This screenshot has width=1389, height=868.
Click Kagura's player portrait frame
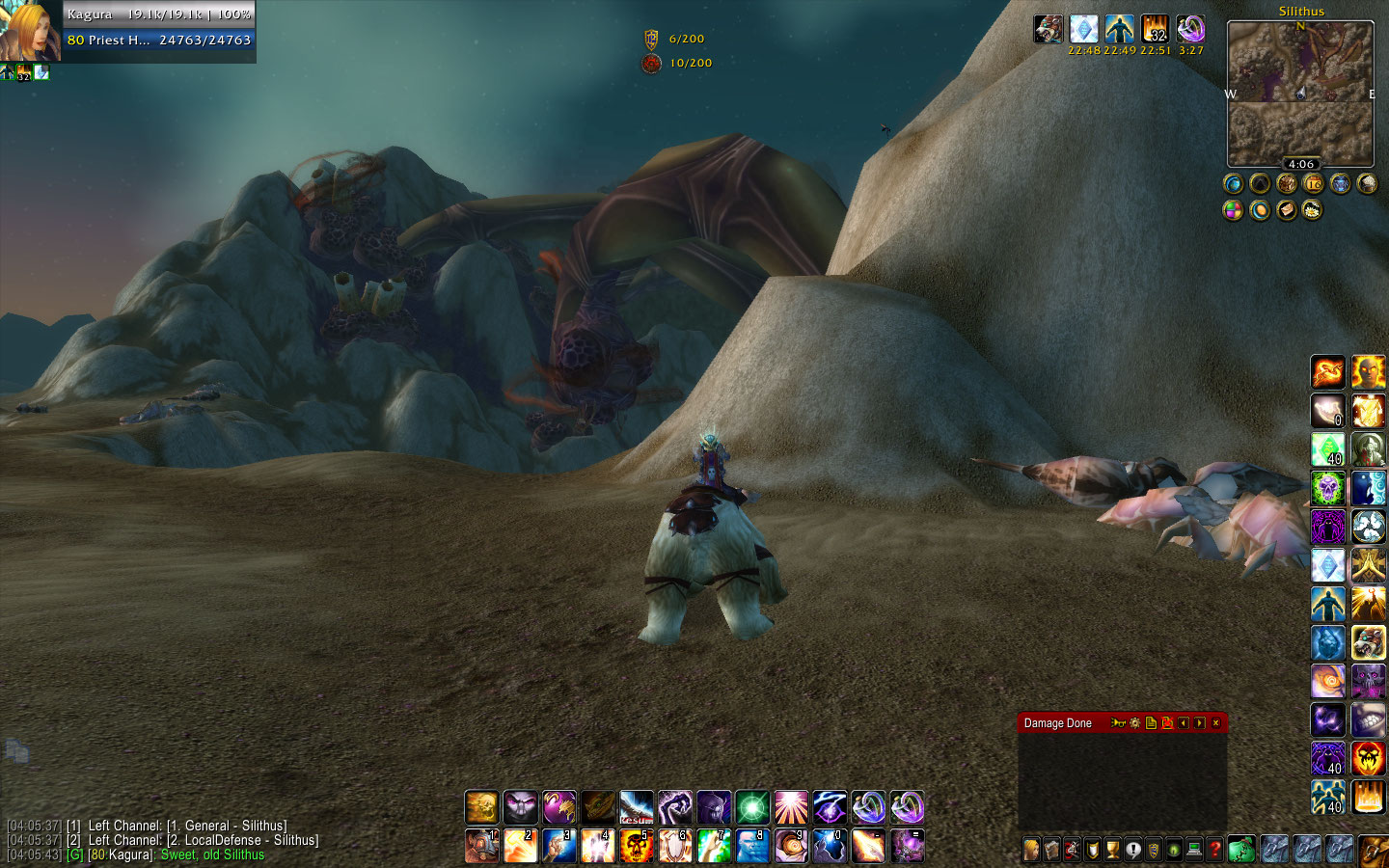[29, 31]
